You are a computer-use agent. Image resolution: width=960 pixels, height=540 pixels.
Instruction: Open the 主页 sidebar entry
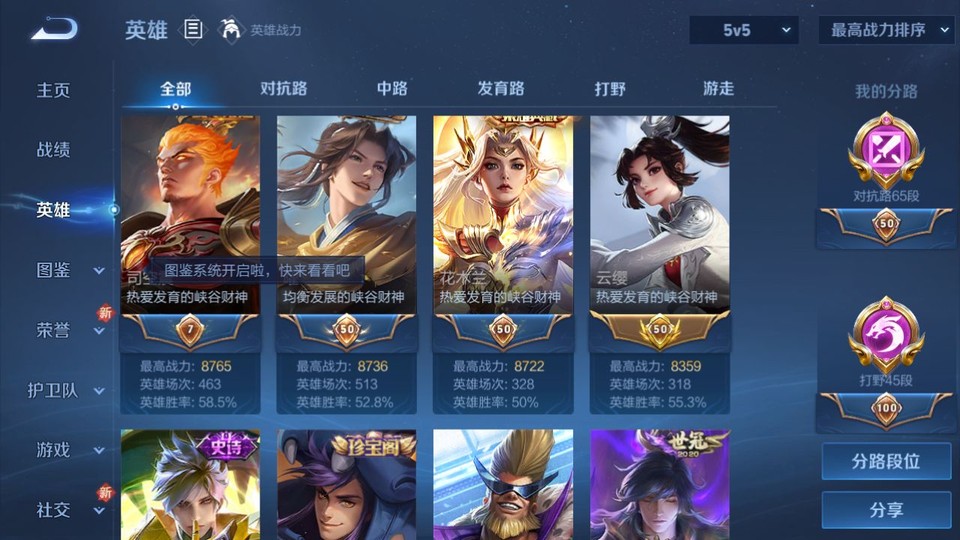54,90
